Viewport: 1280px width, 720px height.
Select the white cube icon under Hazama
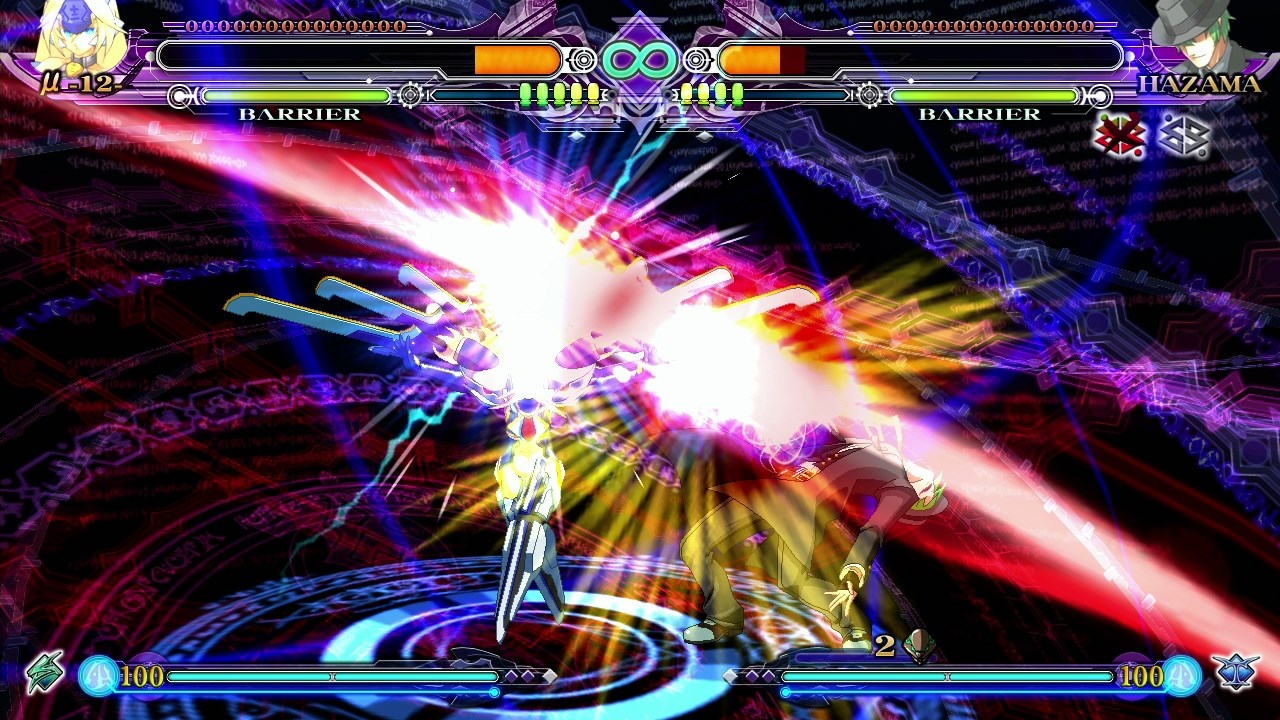click(1183, 135)
